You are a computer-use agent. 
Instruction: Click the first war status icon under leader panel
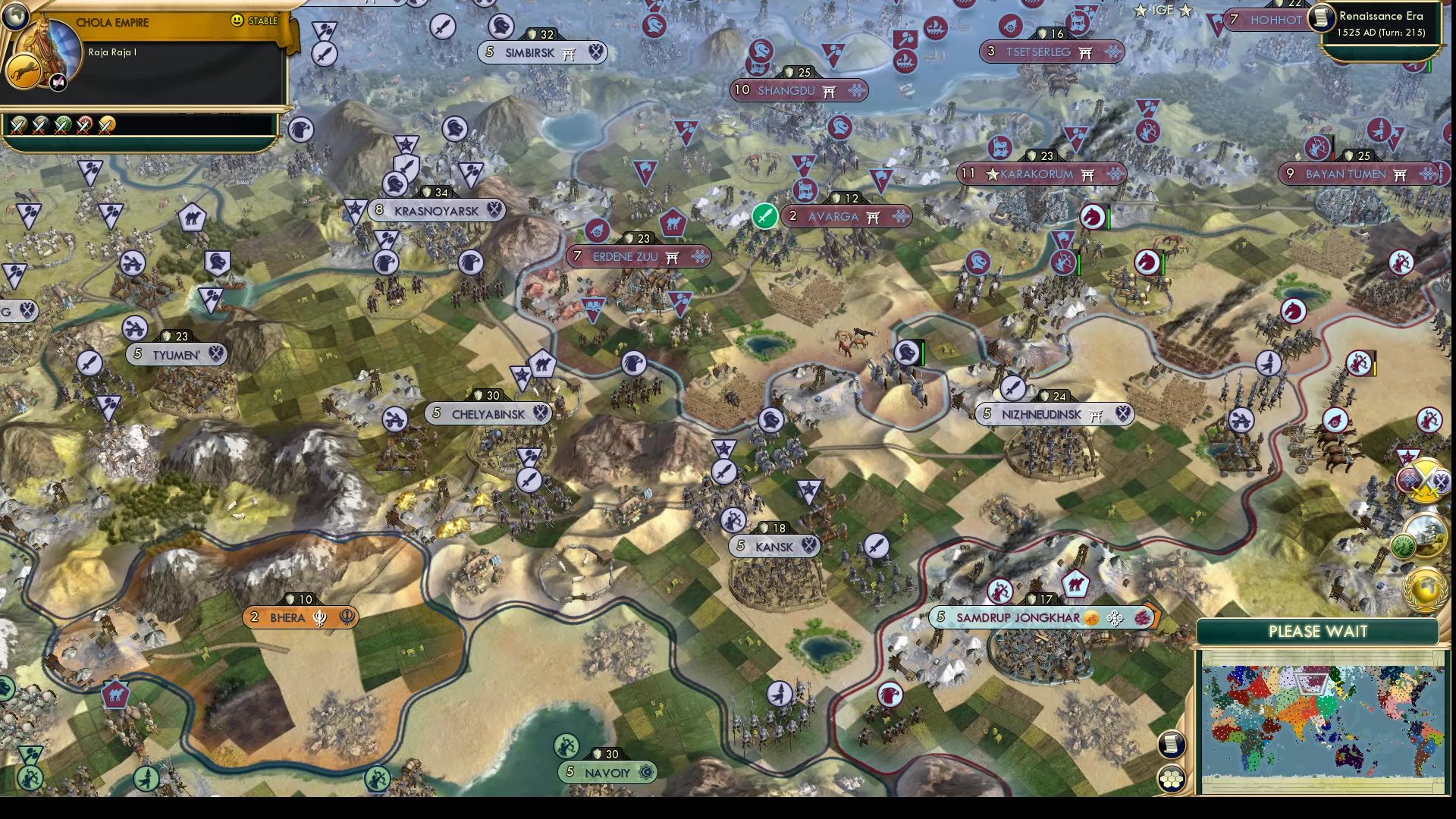(x=19, y=124)
